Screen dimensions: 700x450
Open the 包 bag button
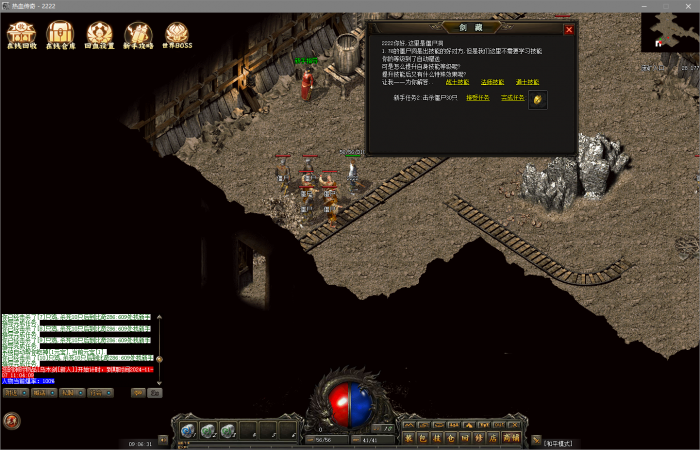click(422, 437)
